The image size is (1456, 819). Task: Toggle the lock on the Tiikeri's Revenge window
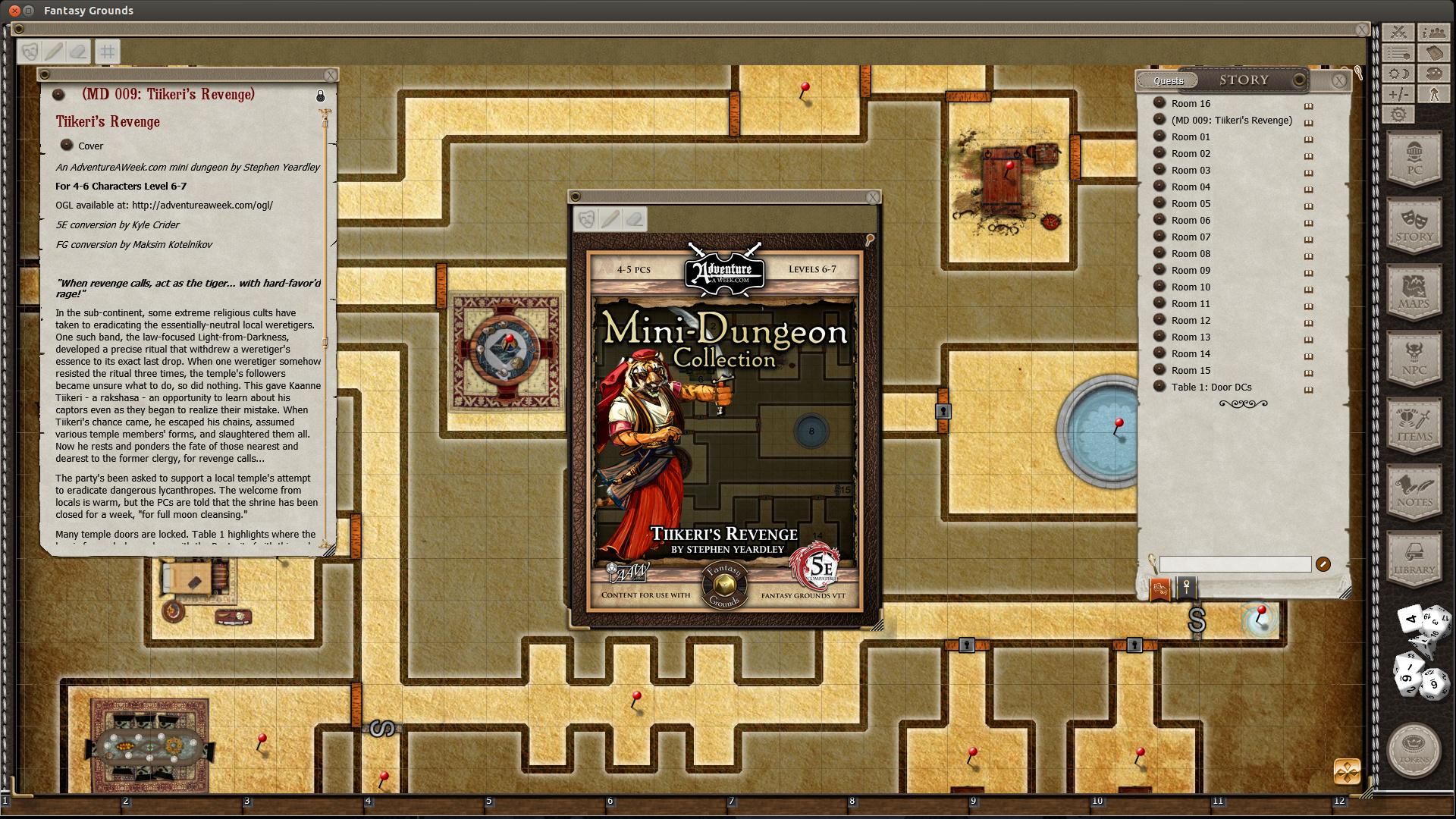(x=320, y=96)
